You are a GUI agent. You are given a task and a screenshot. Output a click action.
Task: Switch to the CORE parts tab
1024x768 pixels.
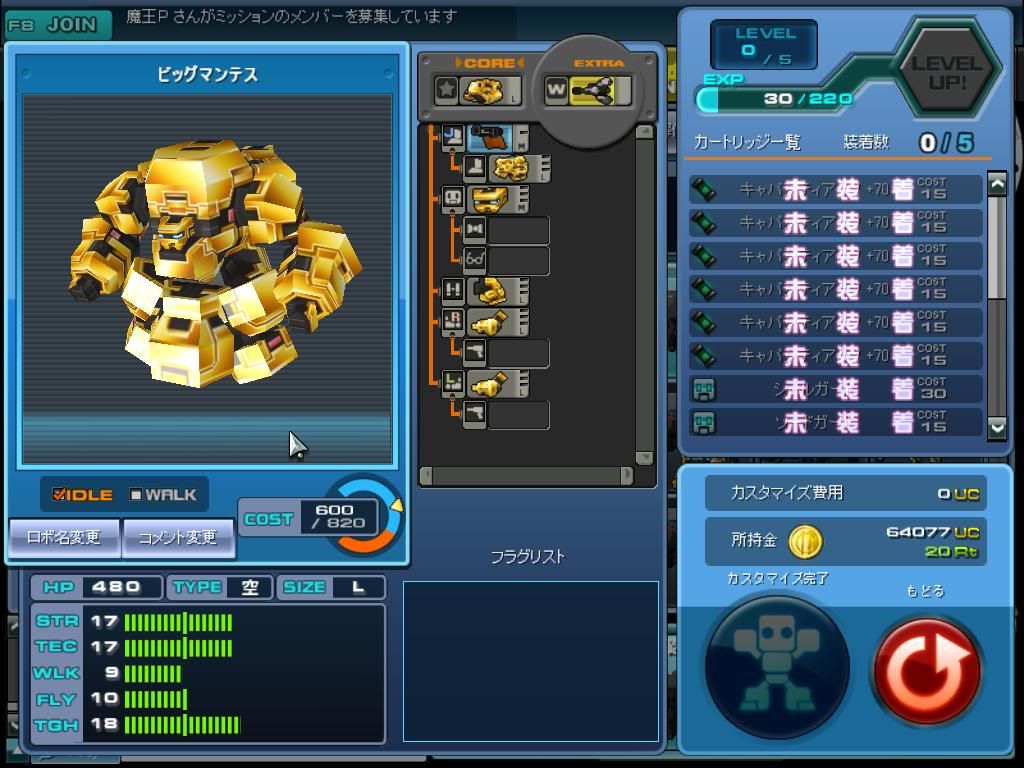point(478,90)
